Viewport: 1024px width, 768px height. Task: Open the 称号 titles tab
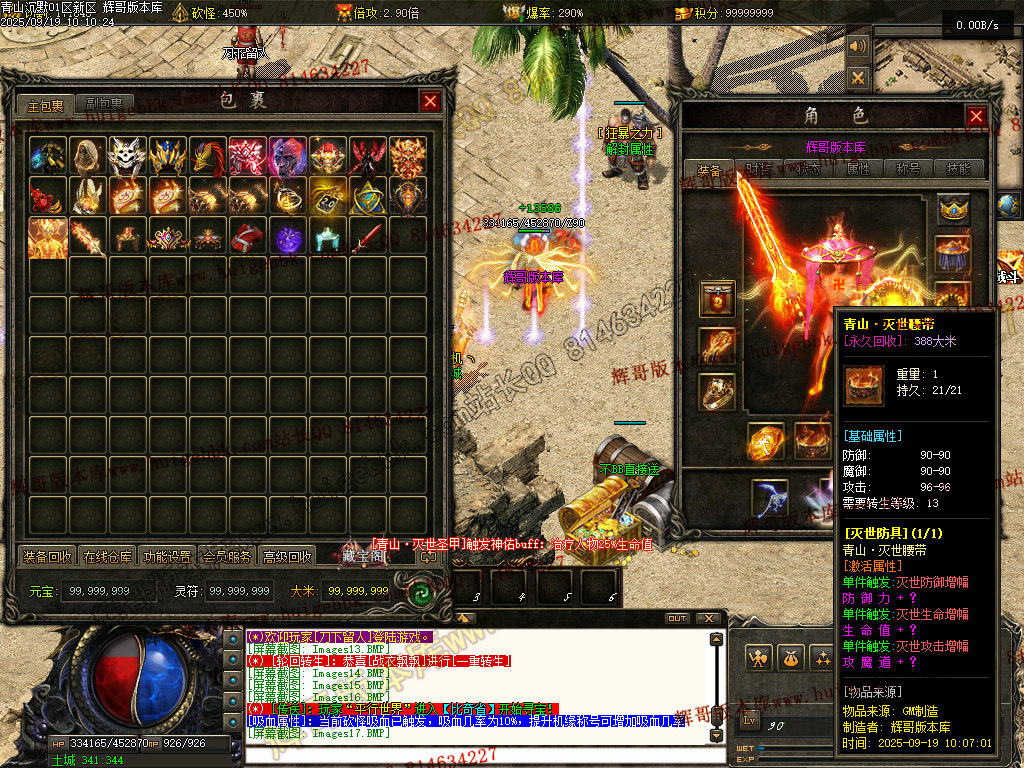pyautogui.click(x=909, y=169)
